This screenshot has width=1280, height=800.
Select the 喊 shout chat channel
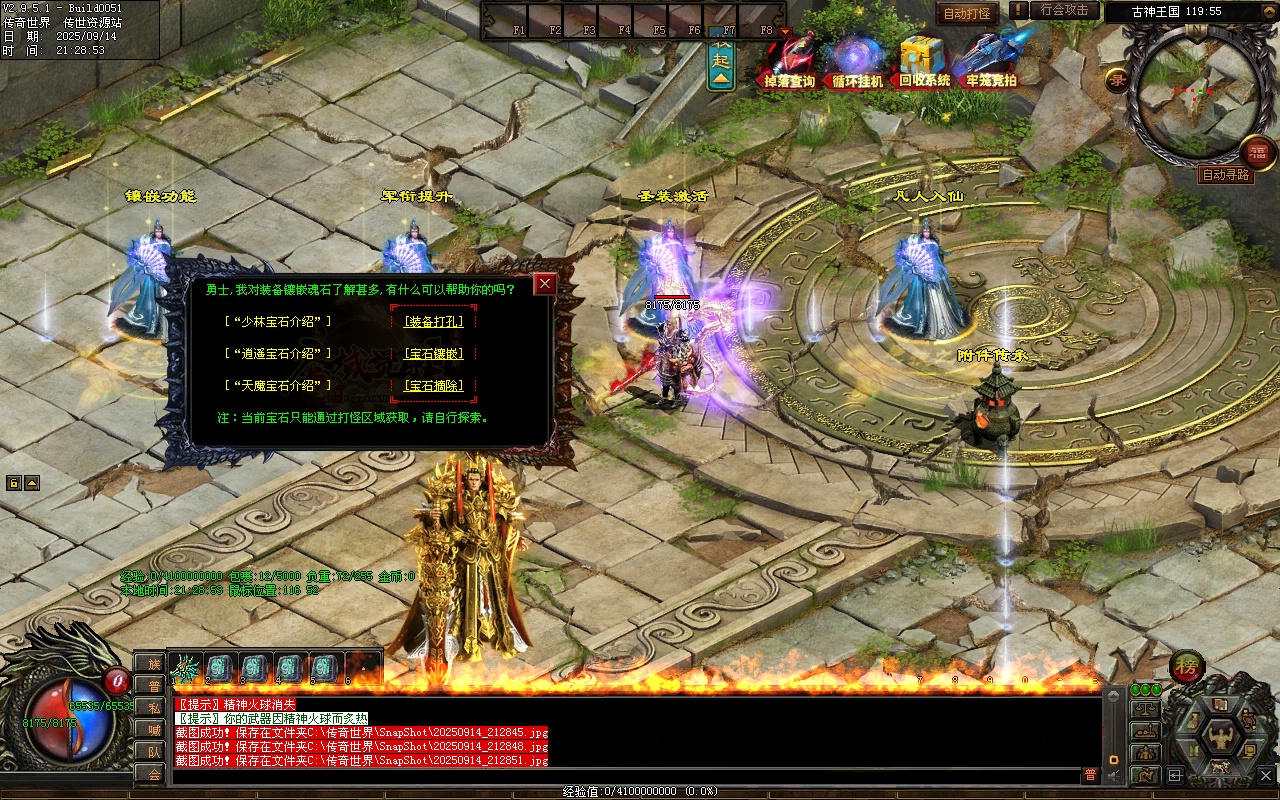(153, 730)
